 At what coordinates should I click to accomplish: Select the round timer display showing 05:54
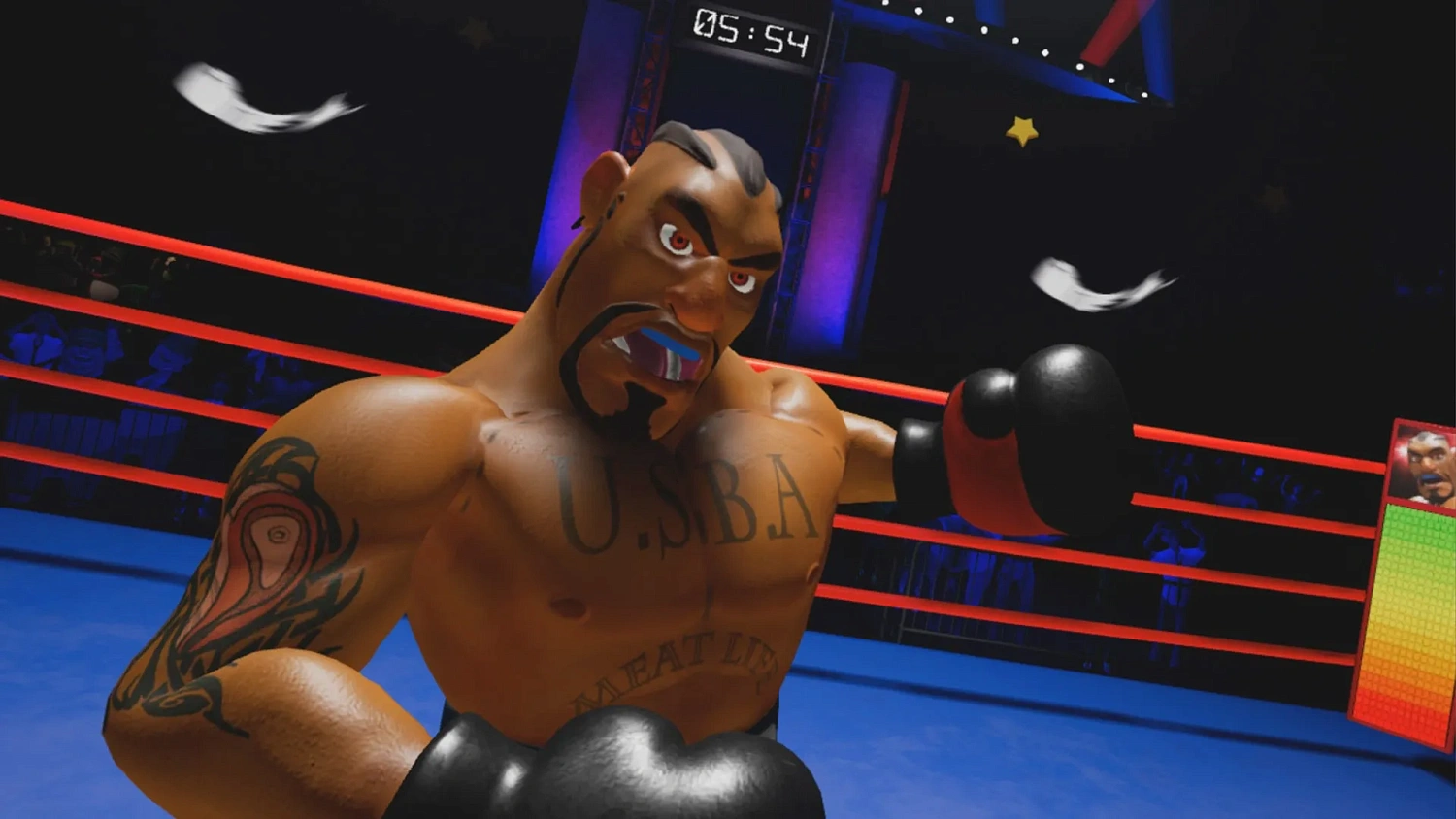pyautogui.click(x=752, y=33)
